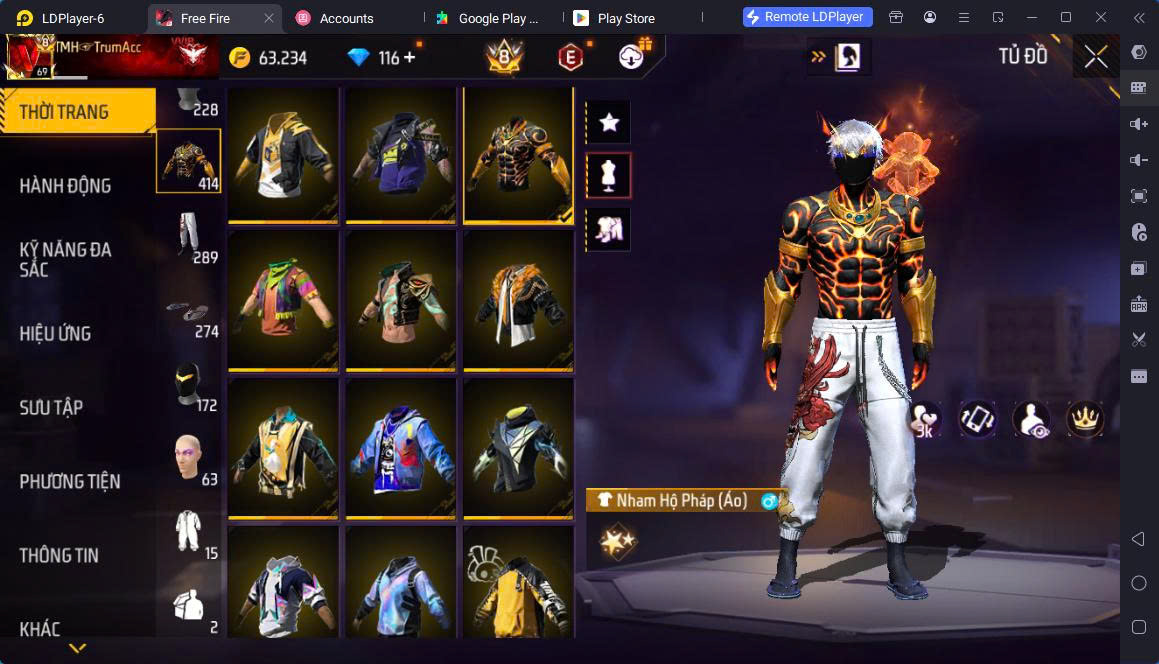Click the star favorites filter icon
1159x664 pixels.
608,122
